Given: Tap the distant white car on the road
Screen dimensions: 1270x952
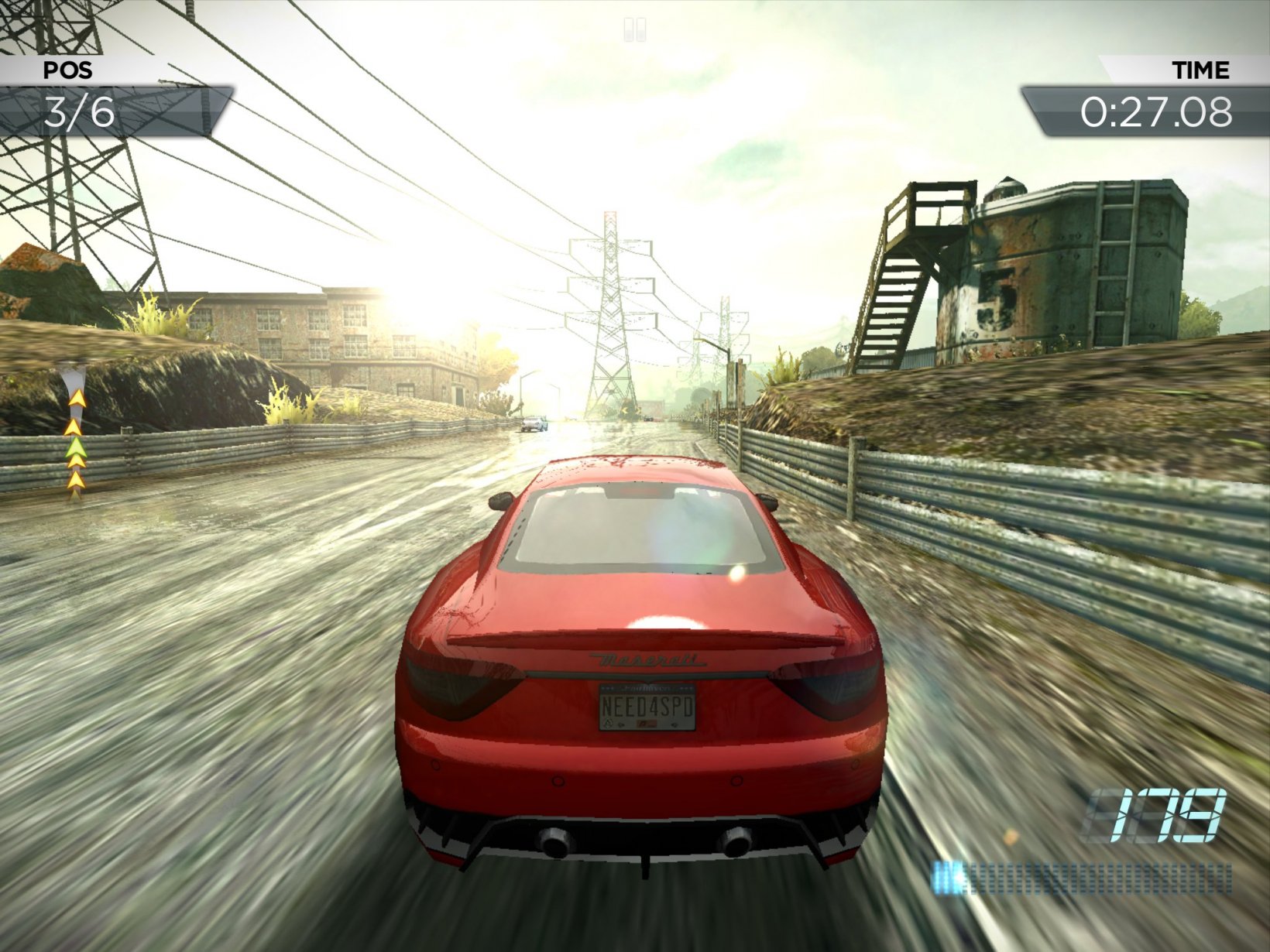Looking at the screenshot, I should [x=533, y=424].
